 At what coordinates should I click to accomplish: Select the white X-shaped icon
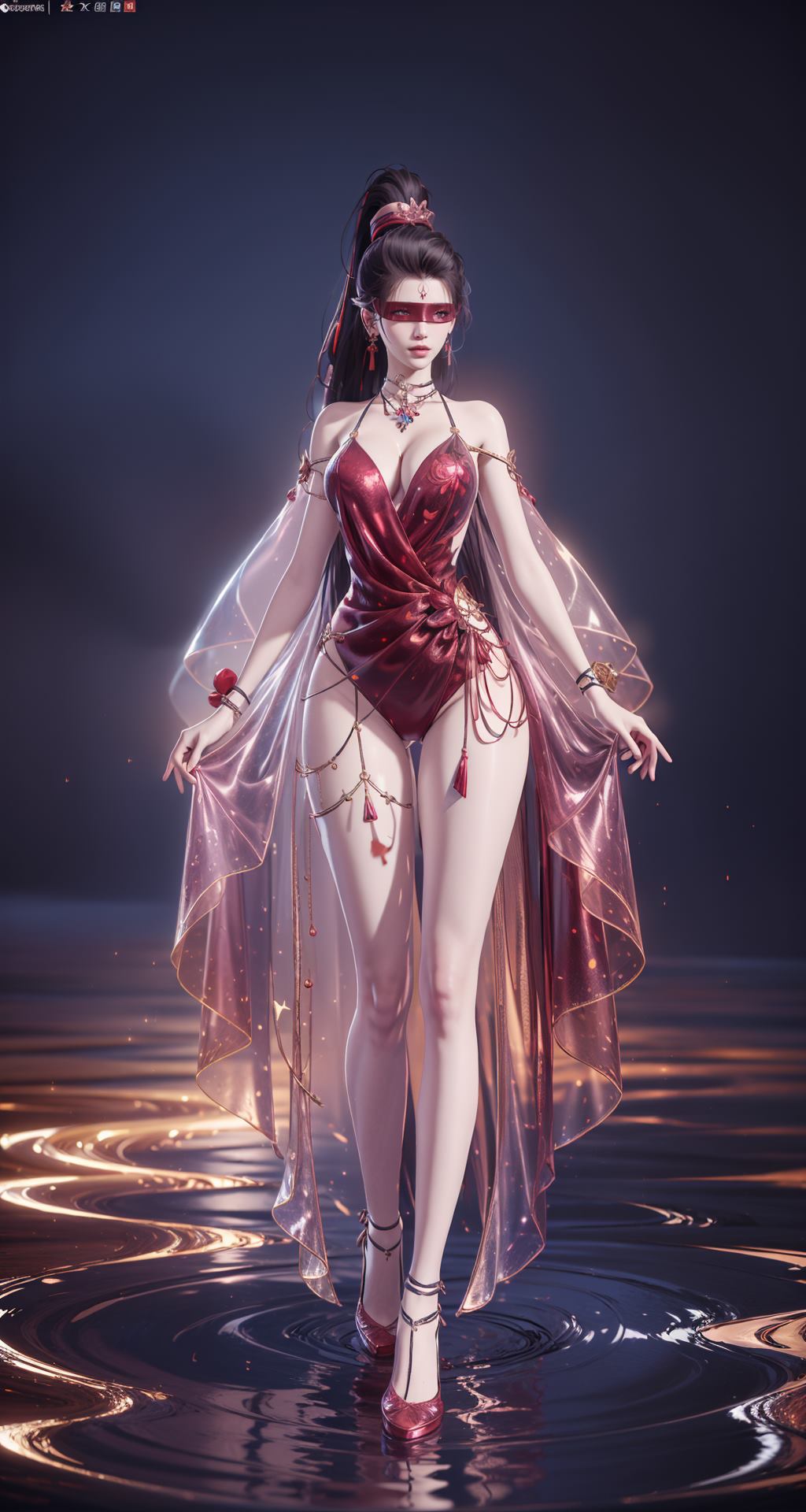tap(83, 7)
